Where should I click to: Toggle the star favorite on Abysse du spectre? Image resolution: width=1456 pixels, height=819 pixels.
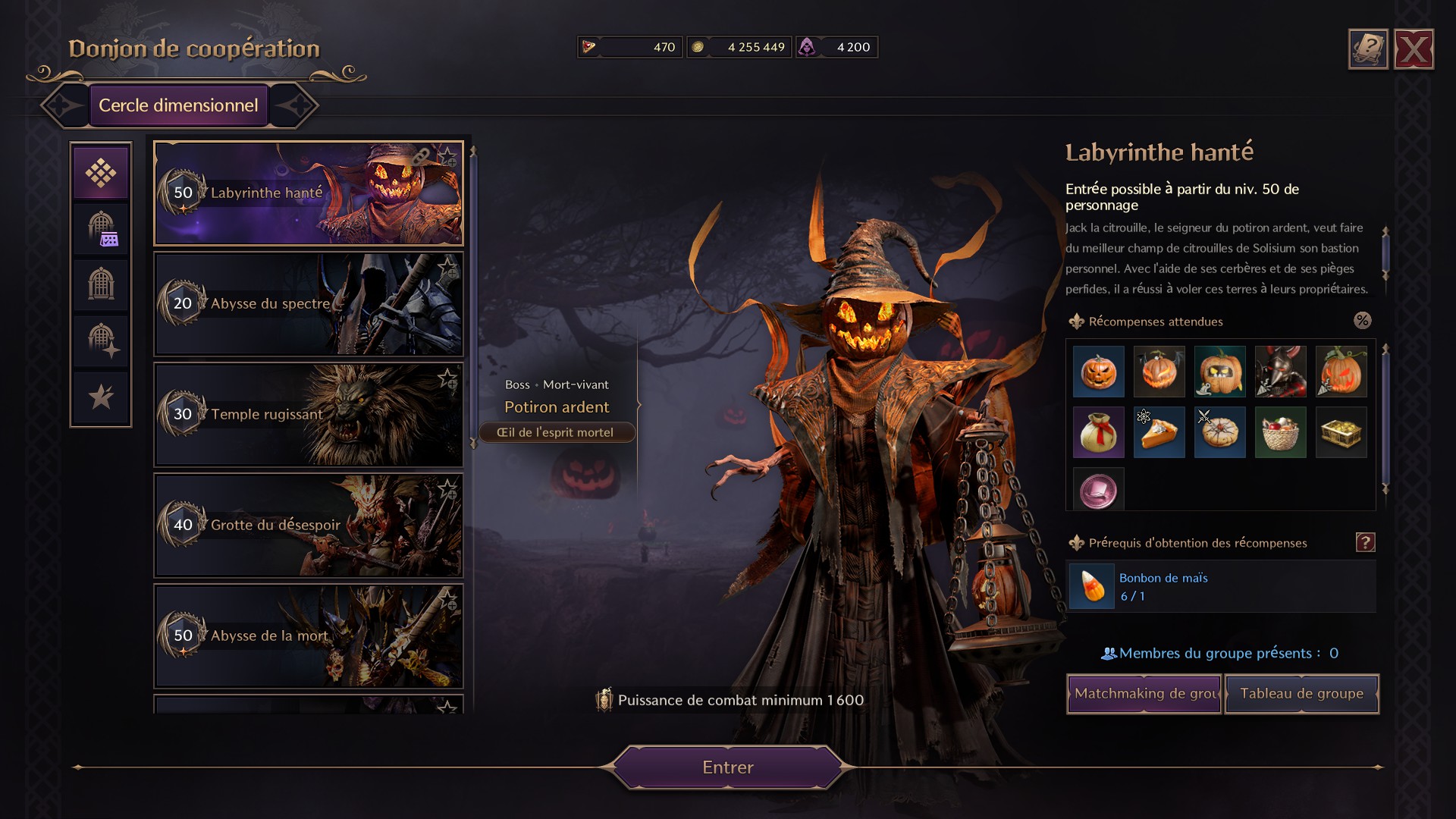coord(447,265)
